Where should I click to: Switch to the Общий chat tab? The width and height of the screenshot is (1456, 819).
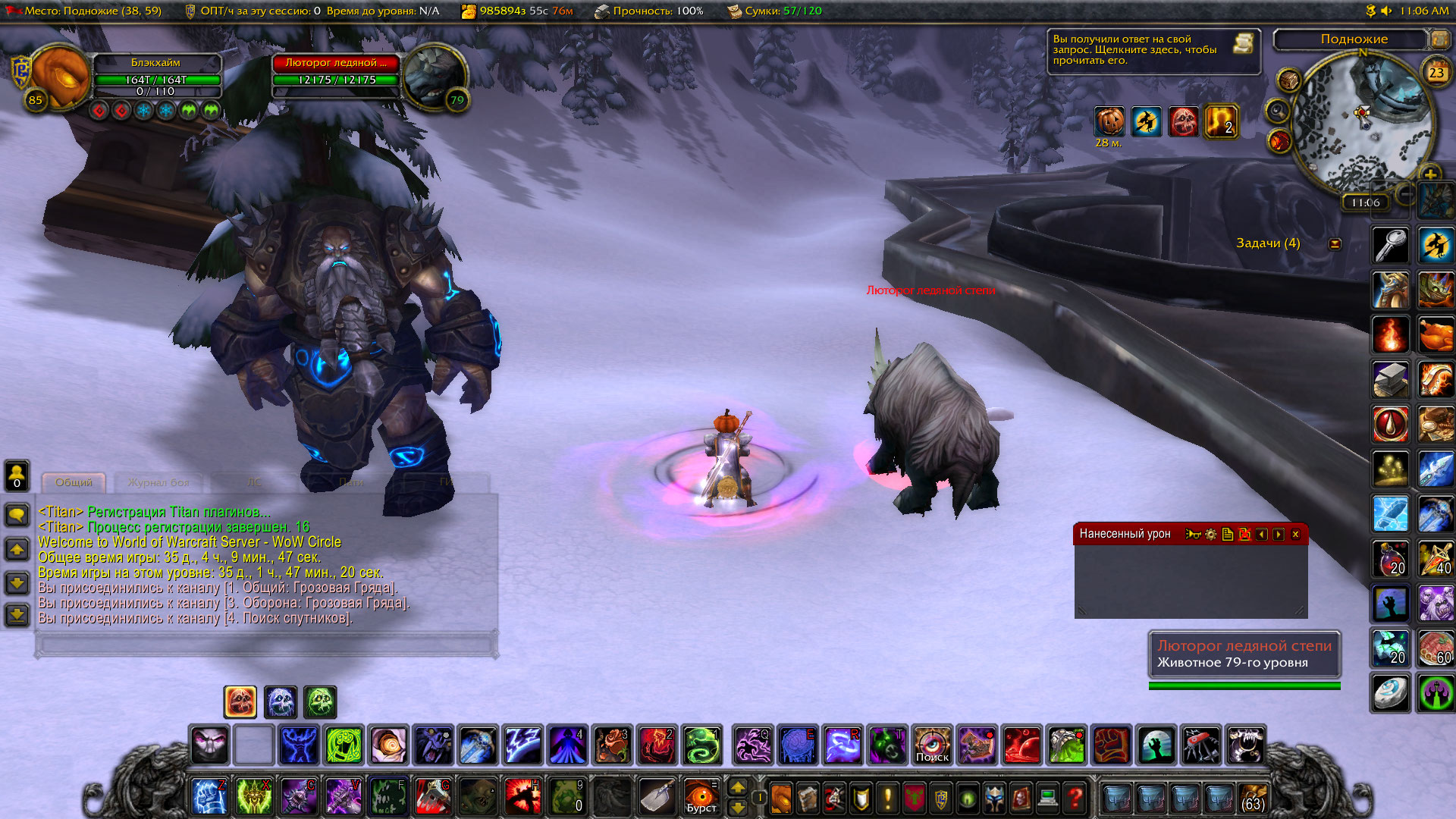coord(74,482)
